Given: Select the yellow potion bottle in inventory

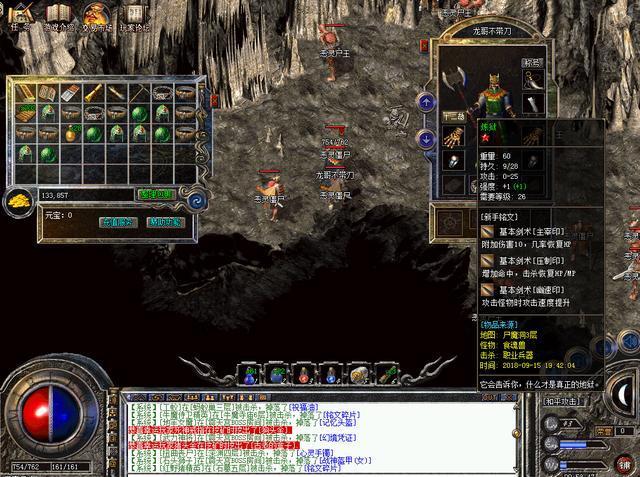Looking at the screenshot, I should [x=71, y=133].
